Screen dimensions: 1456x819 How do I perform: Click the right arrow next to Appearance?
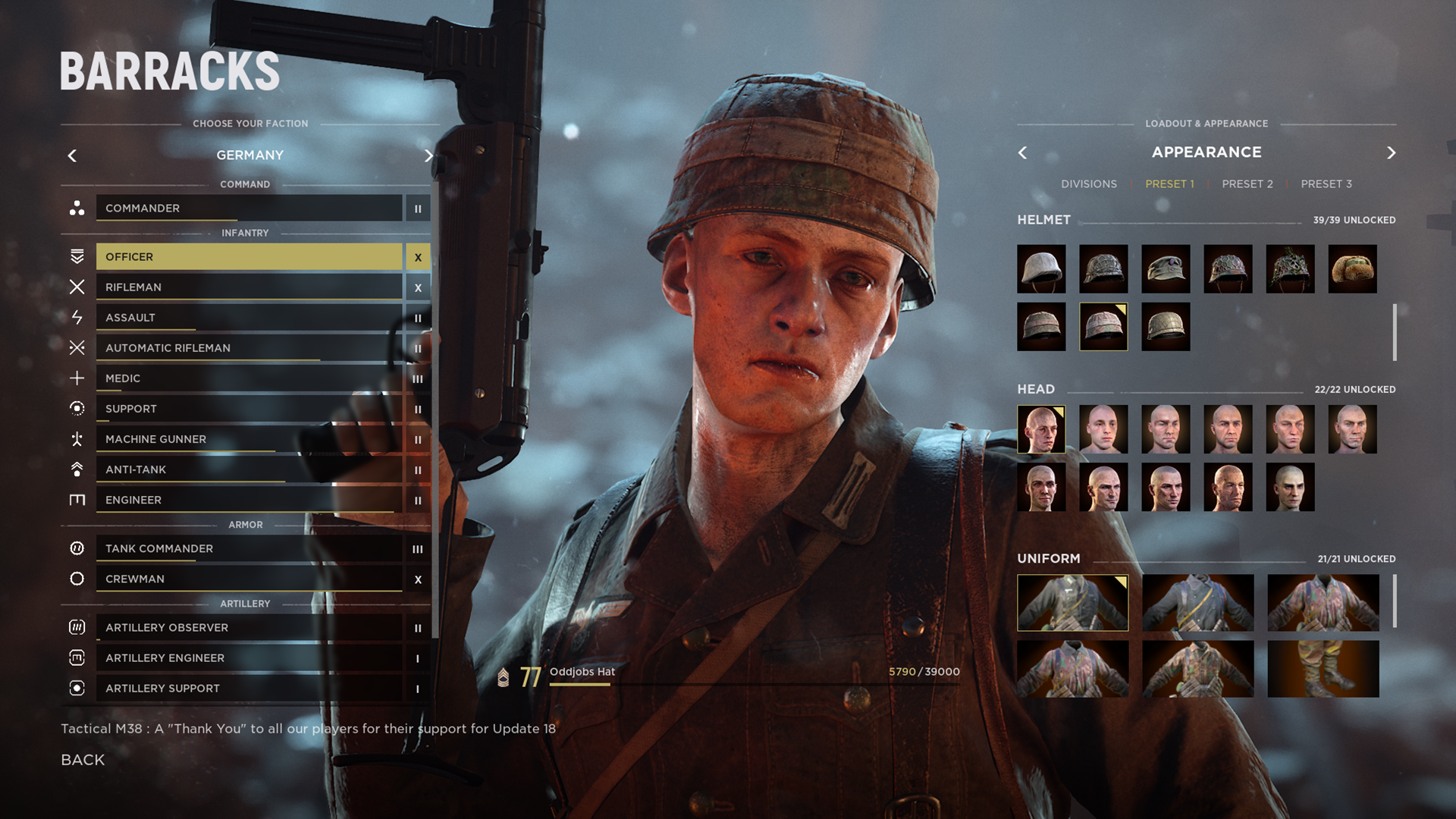coord(1392,152)
